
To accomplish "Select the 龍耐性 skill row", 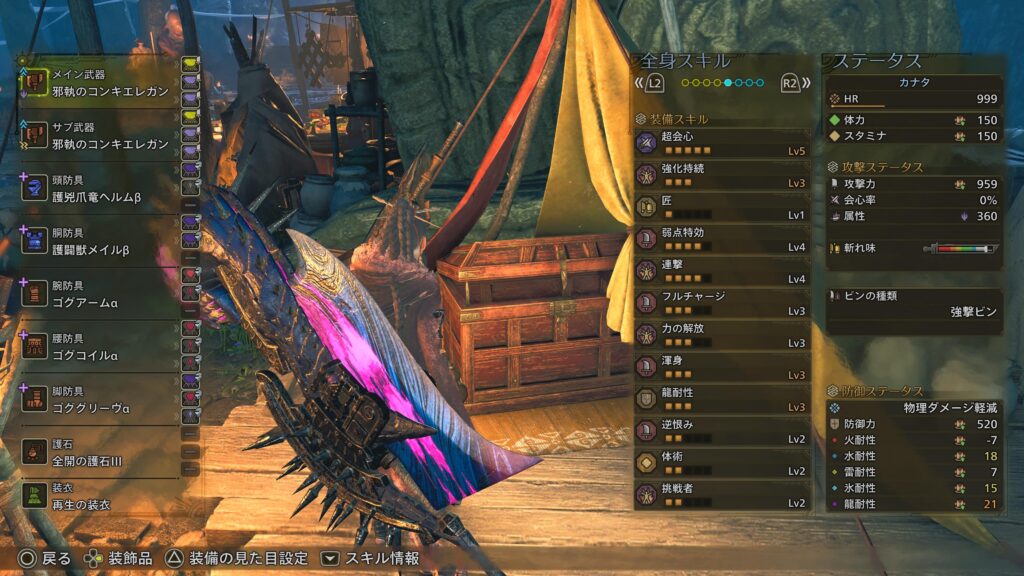I will (x=721, y=400).
